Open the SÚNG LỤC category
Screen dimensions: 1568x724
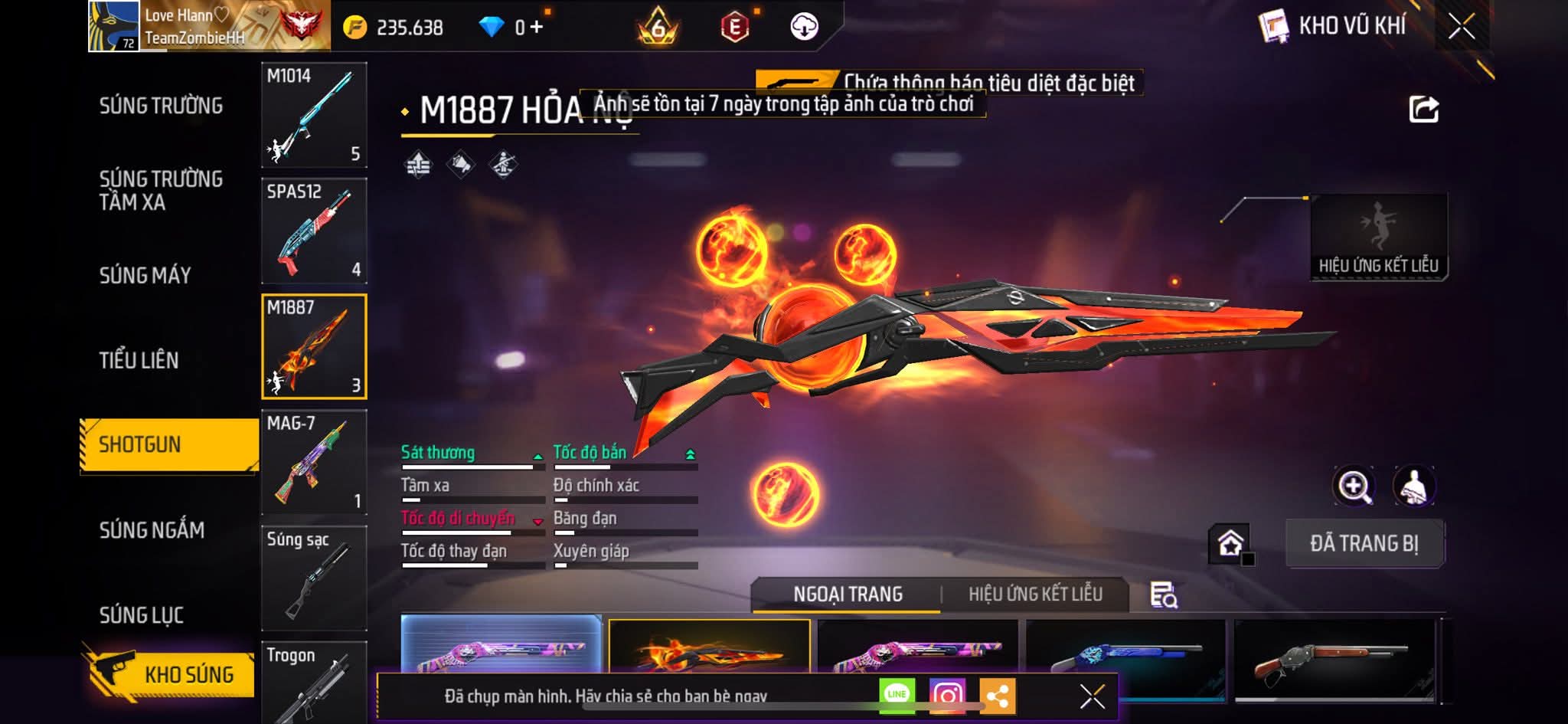[142, 614]
